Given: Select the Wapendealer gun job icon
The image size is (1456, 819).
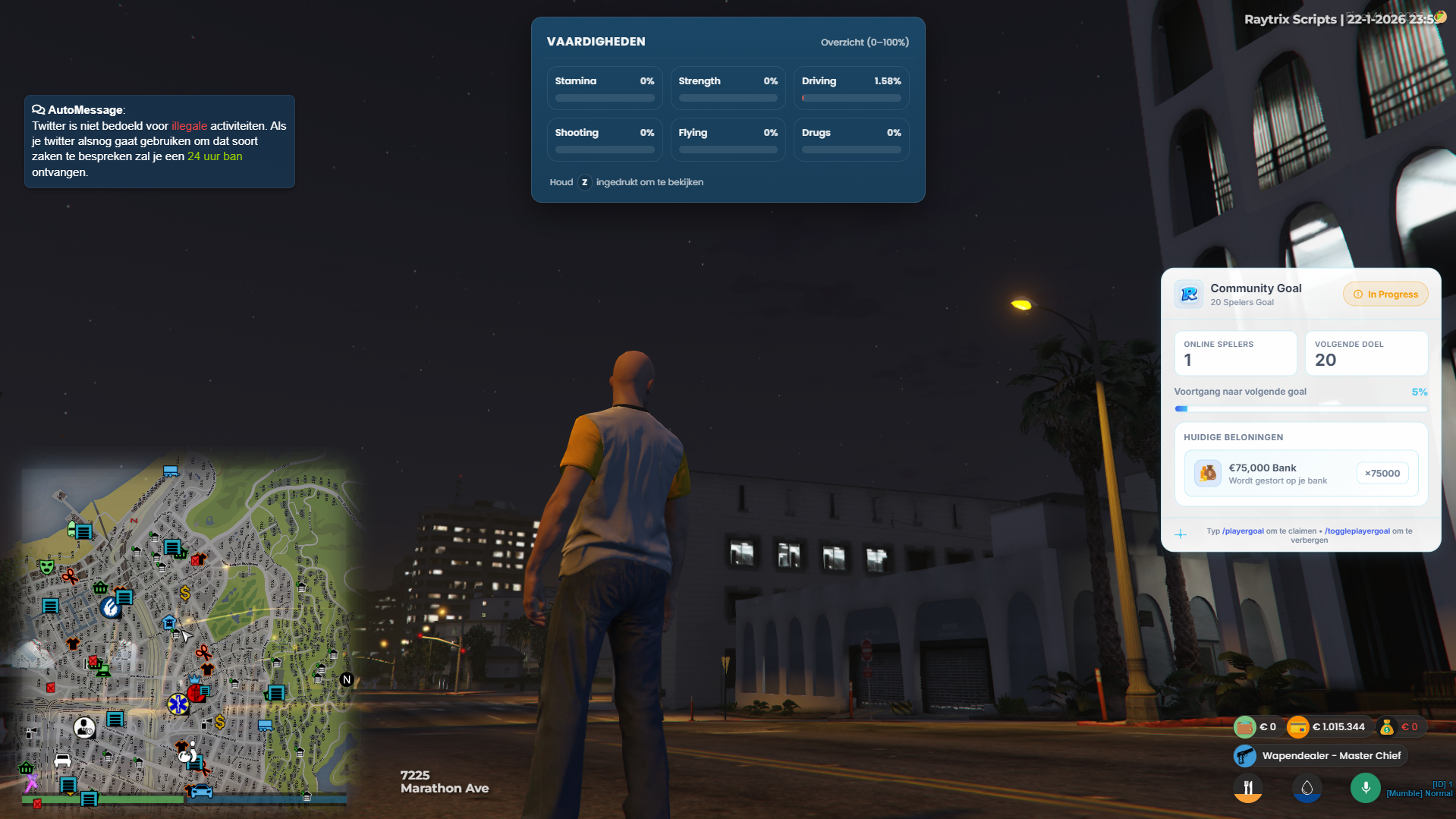Looking at the screenshot, I should coord(1245,755).
